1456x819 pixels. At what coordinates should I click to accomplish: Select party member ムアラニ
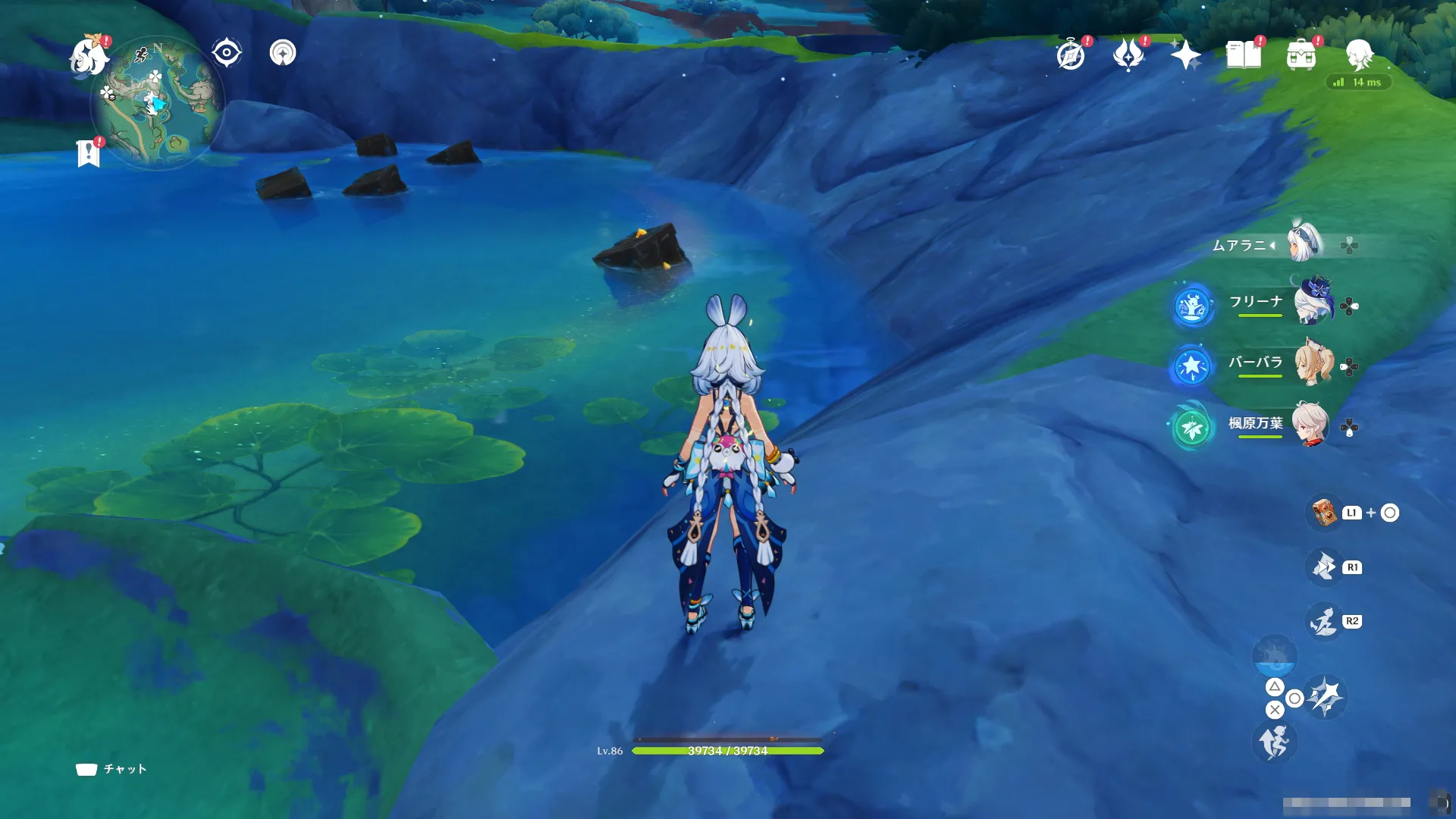(1304, 244)
